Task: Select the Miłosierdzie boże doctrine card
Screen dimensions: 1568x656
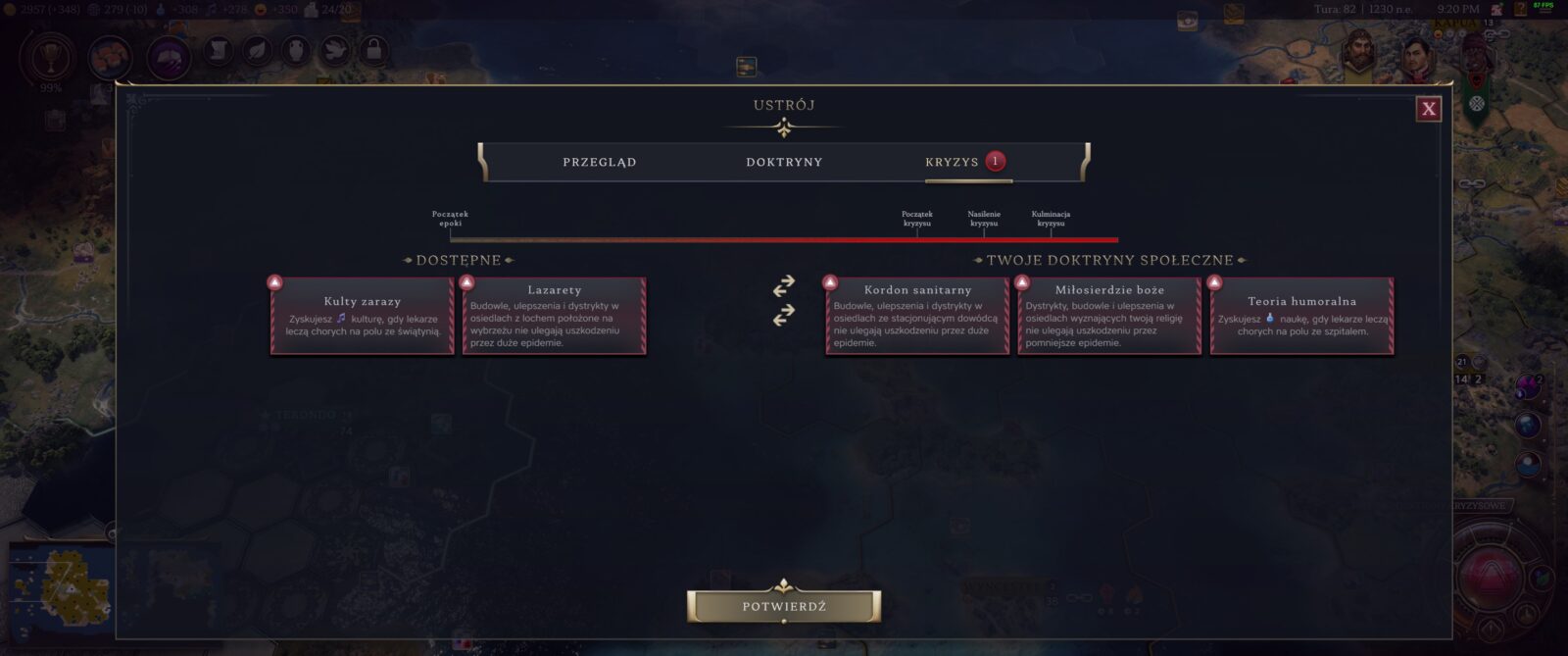Action: click(x=1109, y=316)
